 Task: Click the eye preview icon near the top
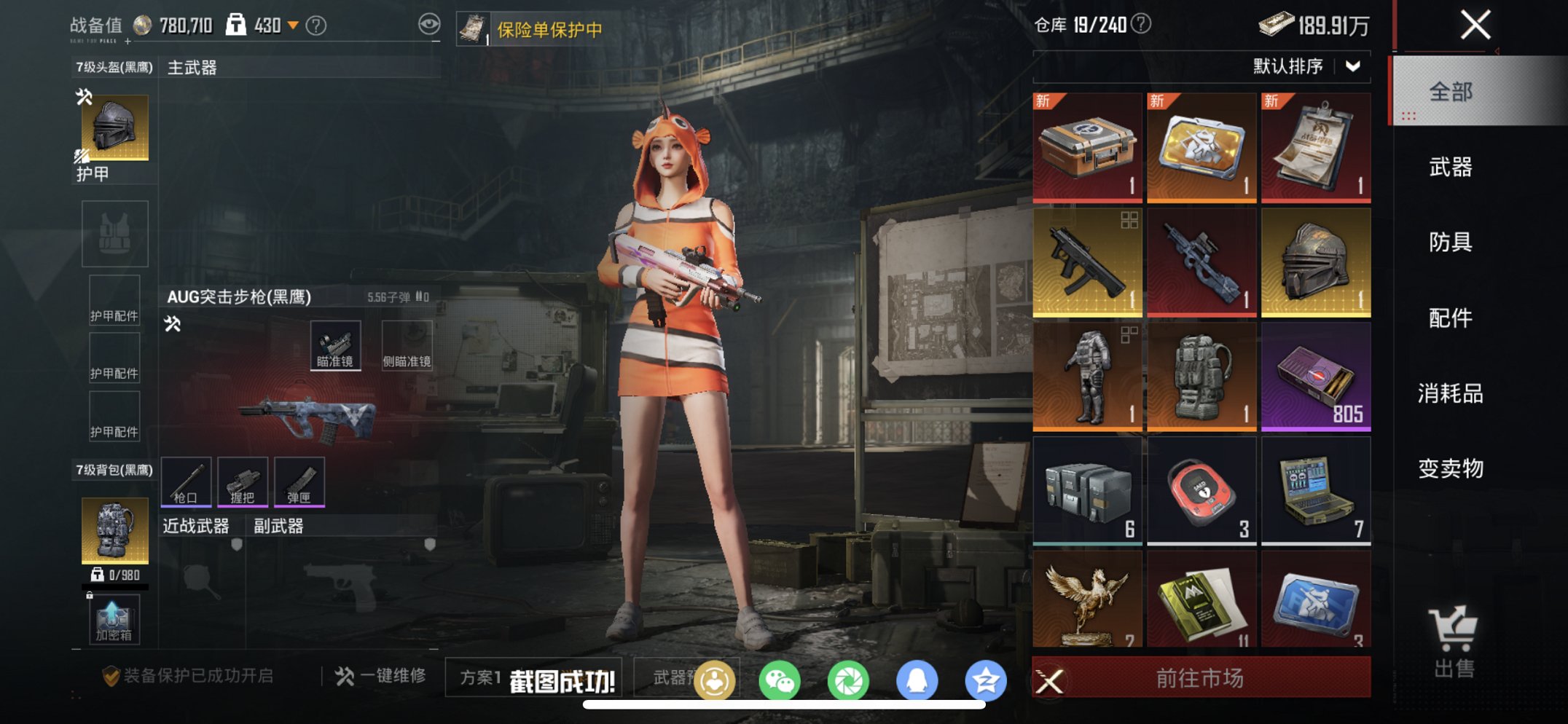click(429, 23)
